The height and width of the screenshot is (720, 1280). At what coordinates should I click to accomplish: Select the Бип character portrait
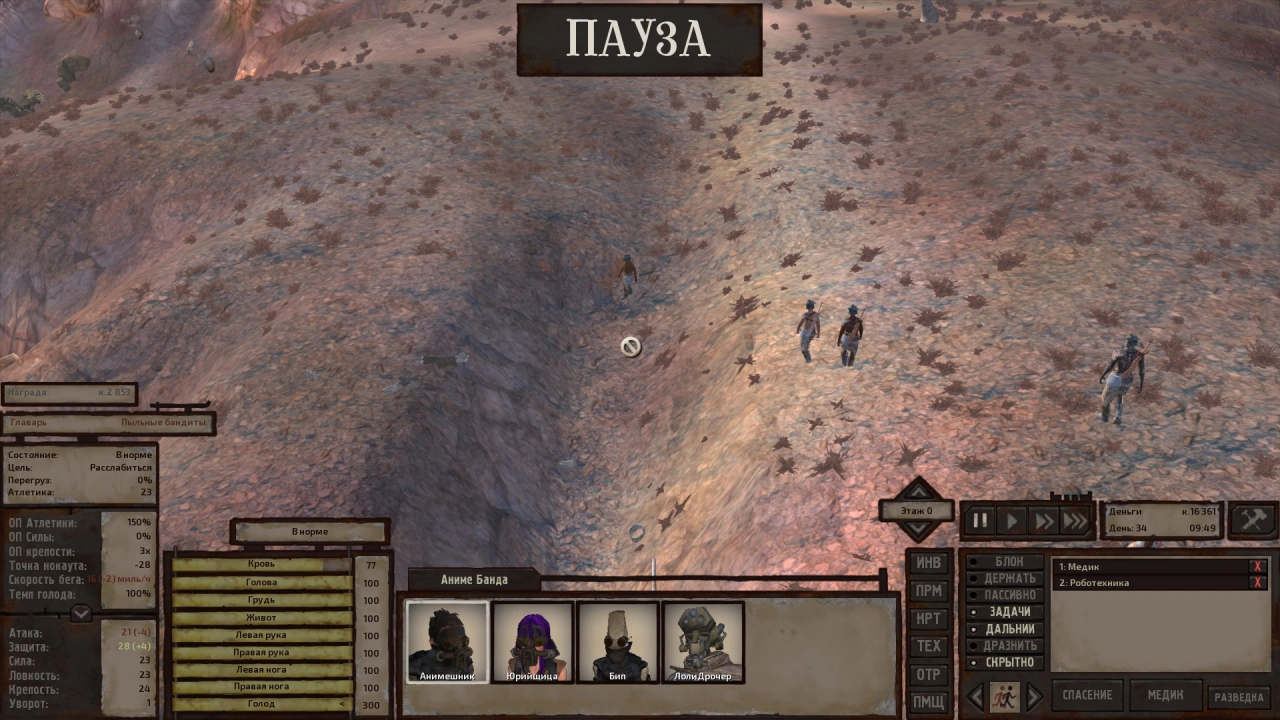[617, 642]
